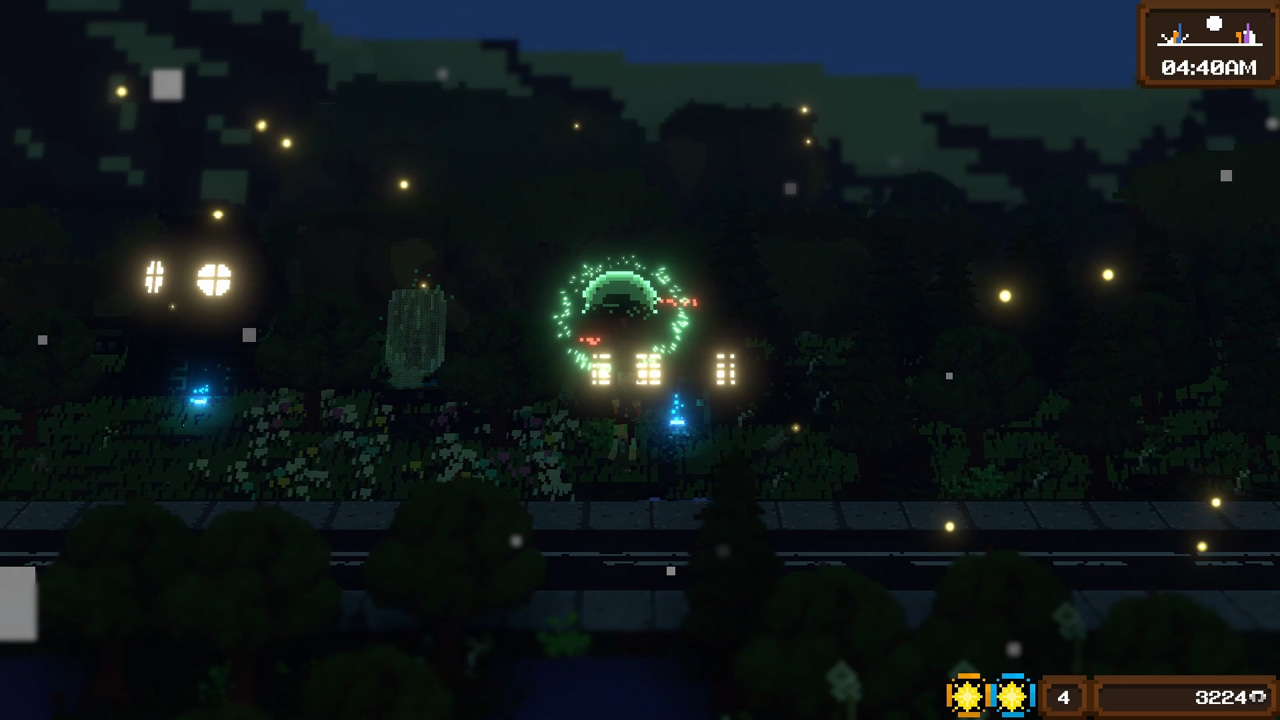Click the lit windows beneath the portal
1280x720 pixels.
pyautogui.click(x=648, y=372)
